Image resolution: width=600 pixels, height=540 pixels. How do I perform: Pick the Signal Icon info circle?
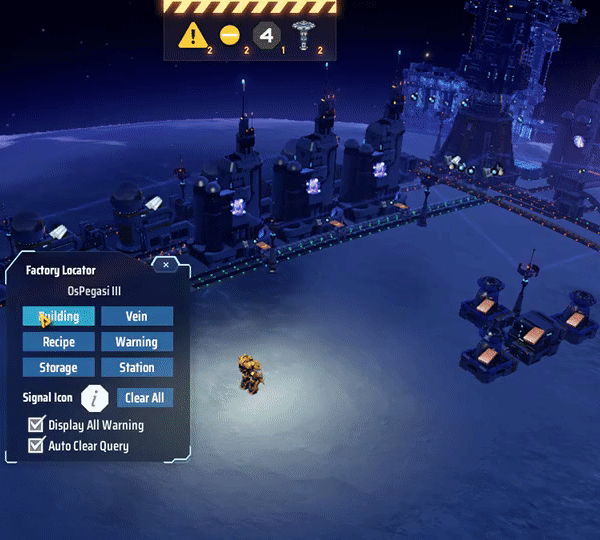[x=95, y=398]
